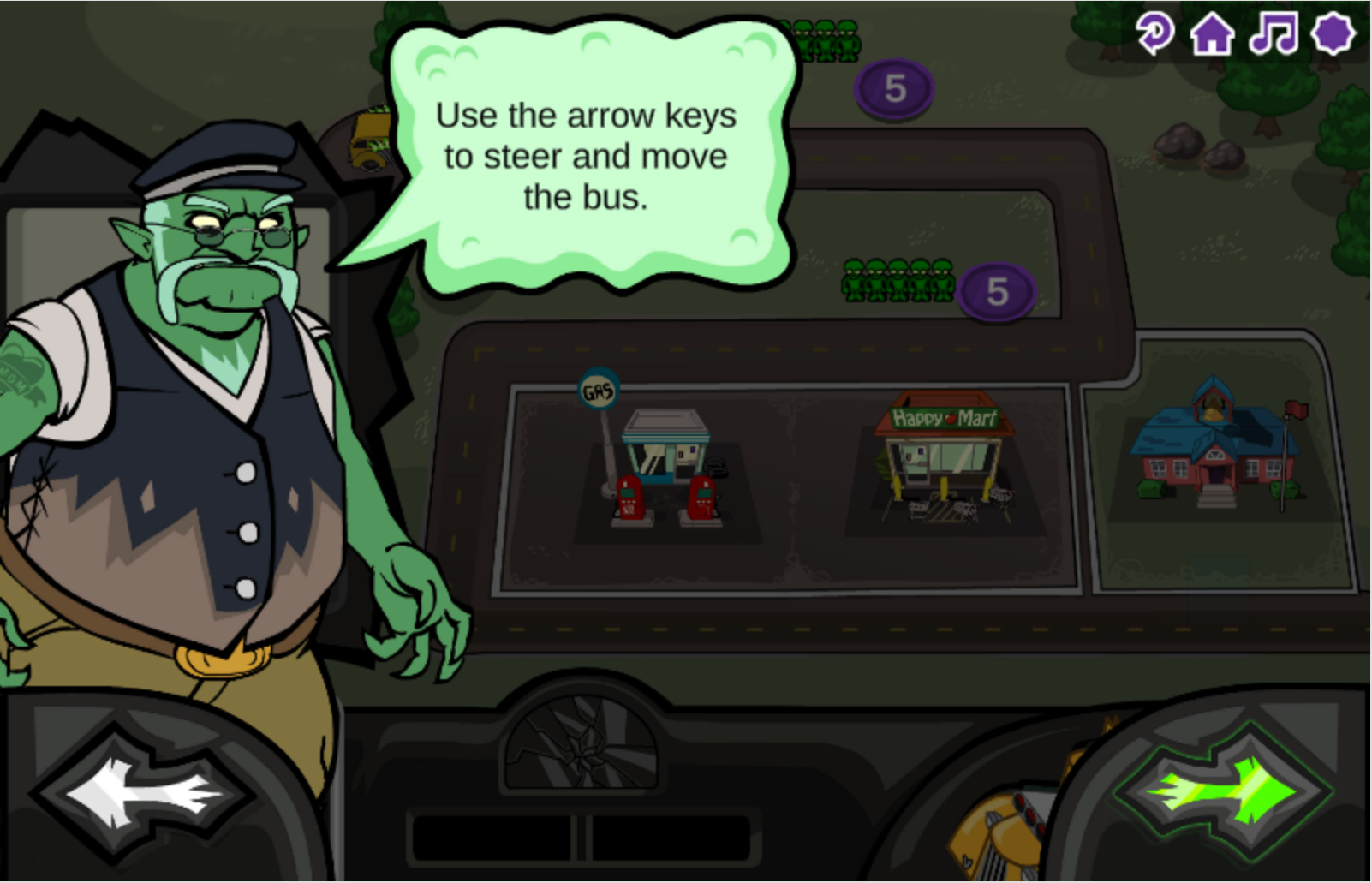Click the top purple 5 counter
Image resolution: width=1372 pixels, height=883 pixels.
coord(894,90)
